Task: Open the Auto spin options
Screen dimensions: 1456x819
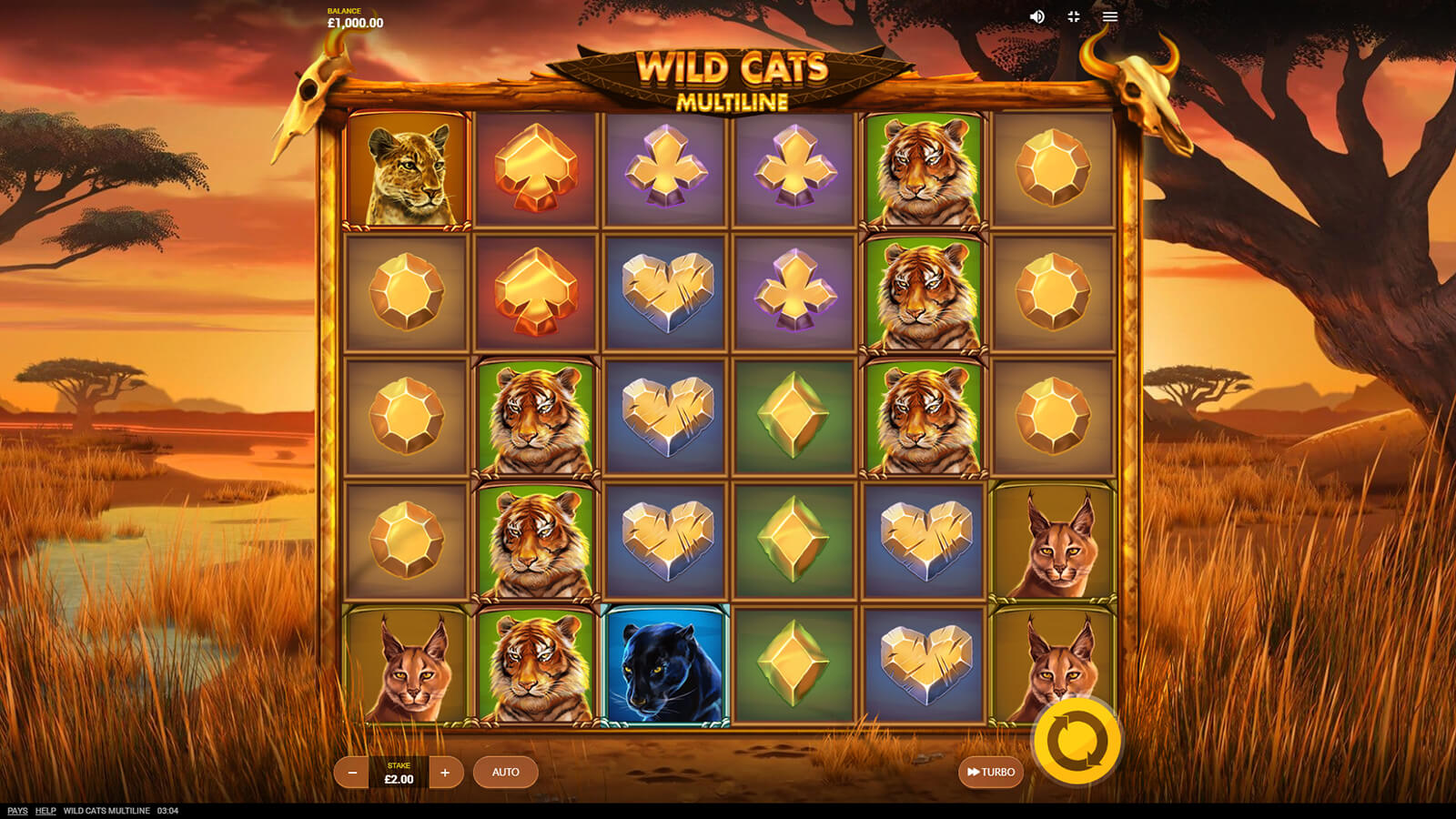Action: point(505,773)
